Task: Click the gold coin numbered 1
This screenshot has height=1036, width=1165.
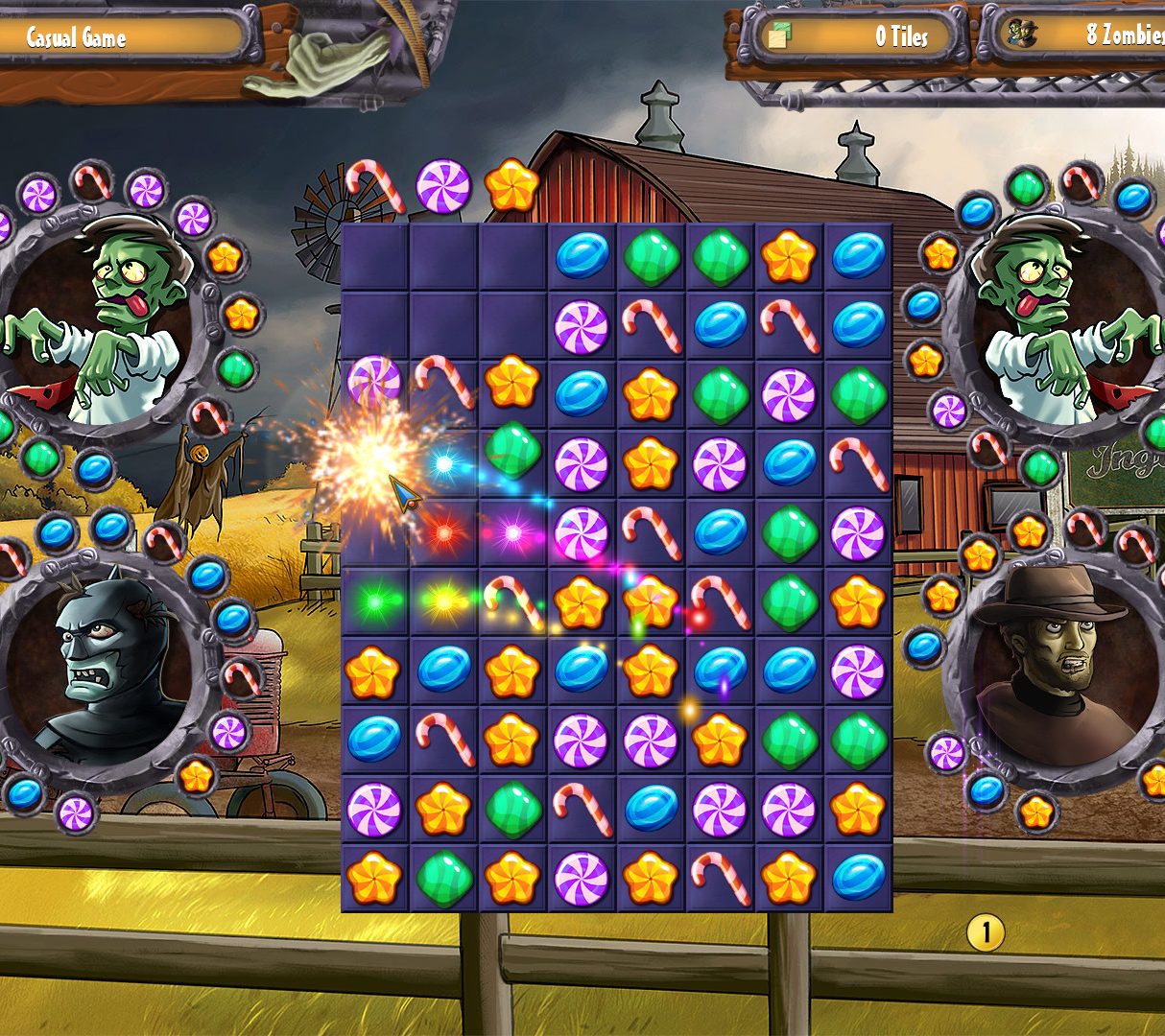Action: 986,931
